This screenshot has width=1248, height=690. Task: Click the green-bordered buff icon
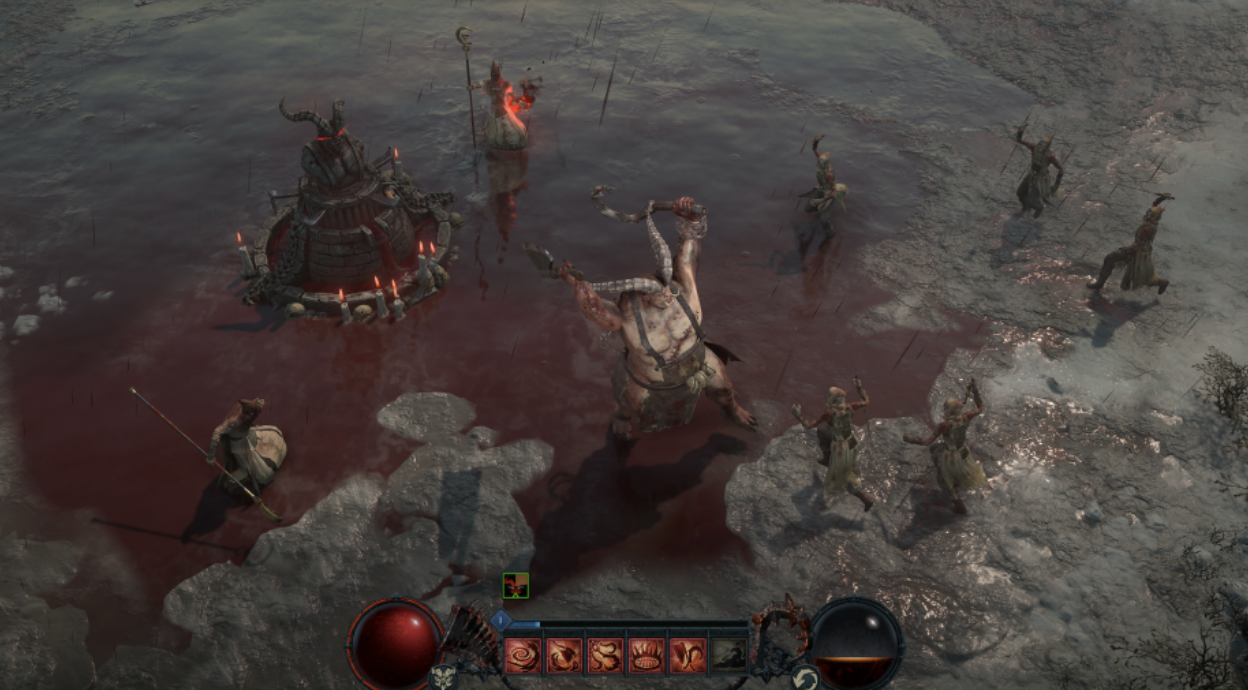515,585
